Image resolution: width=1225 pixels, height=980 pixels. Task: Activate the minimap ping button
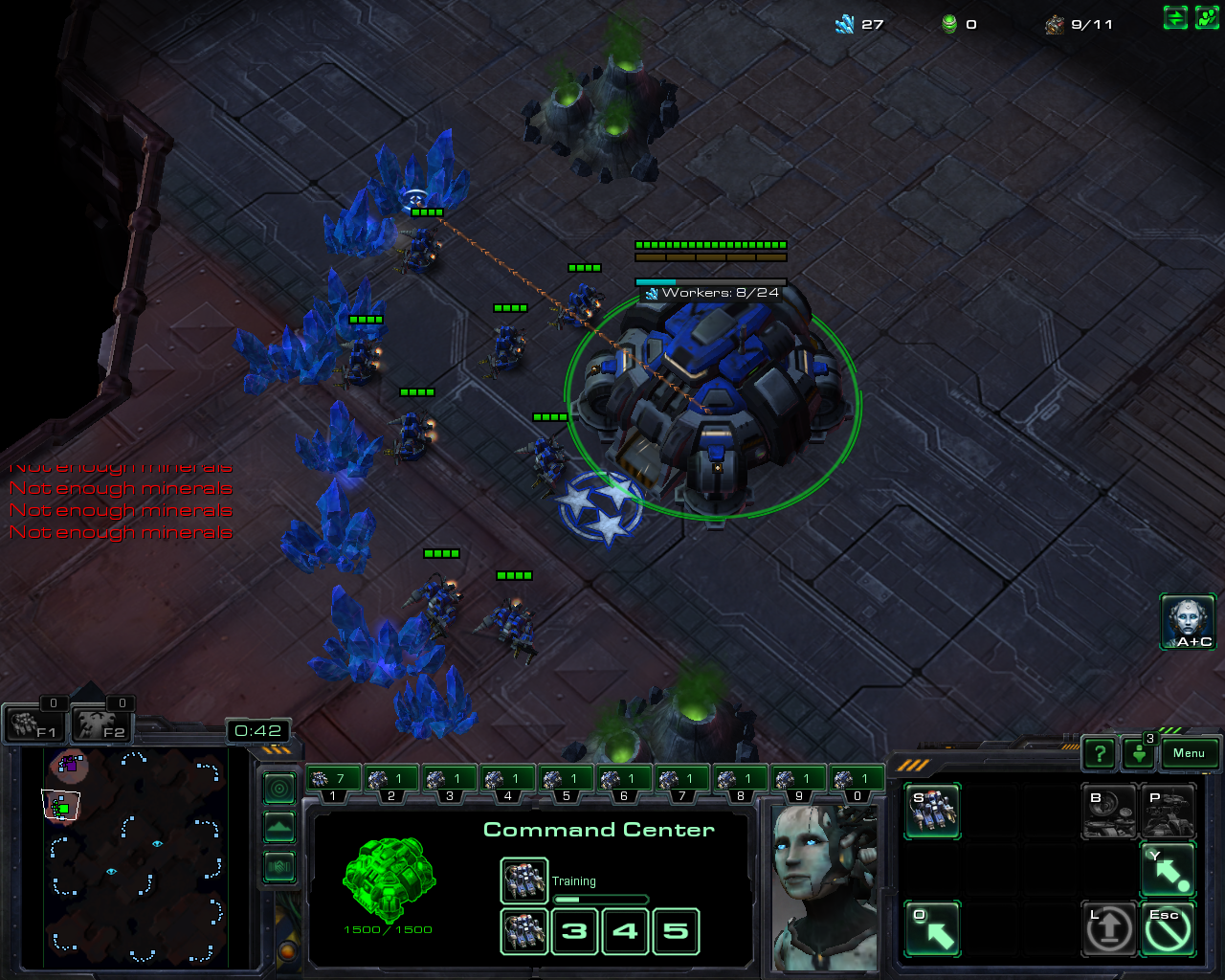(279, 789)
